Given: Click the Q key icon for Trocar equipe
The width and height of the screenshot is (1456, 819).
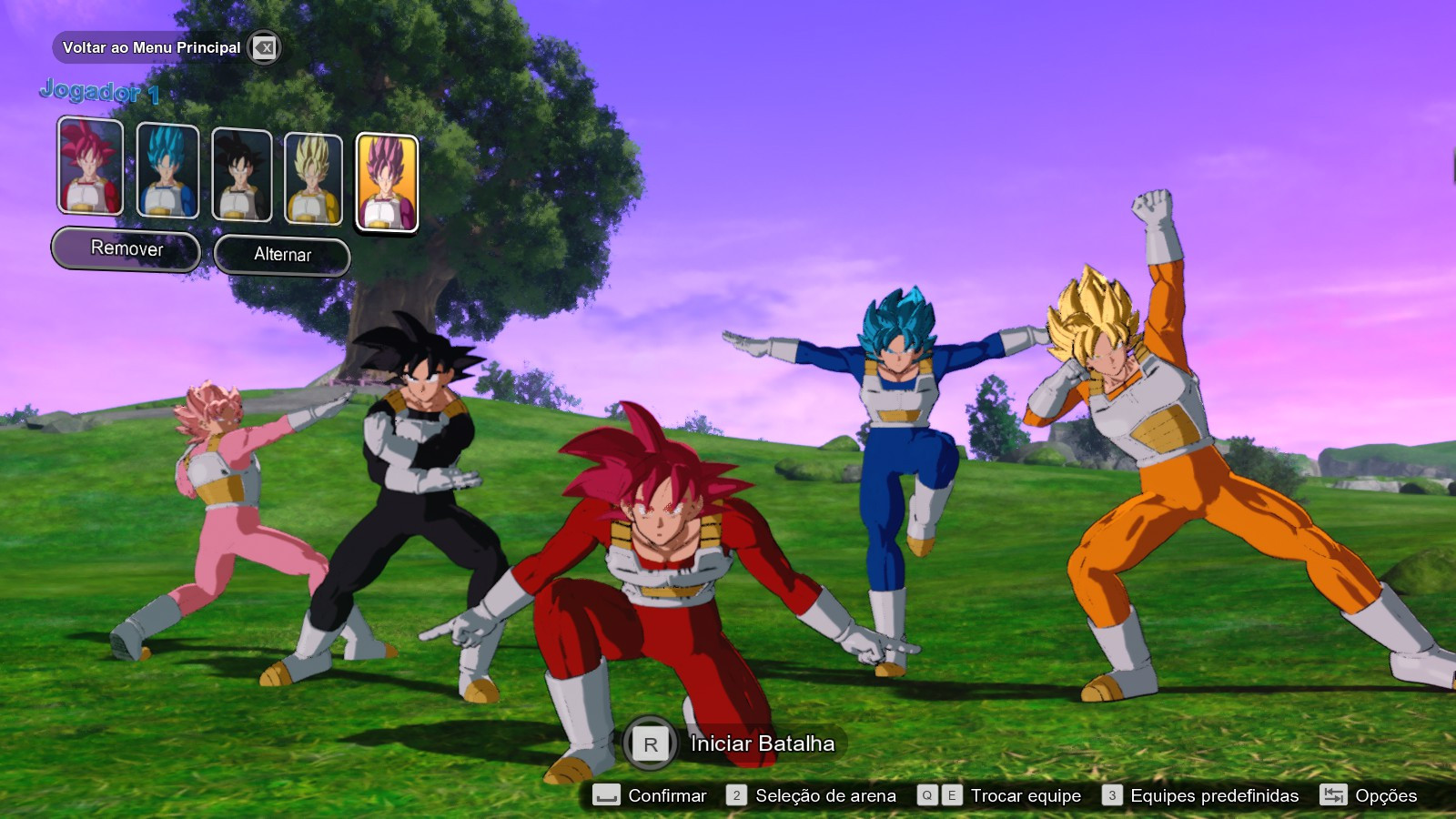Looking at the screenshot, I should point(929,795).
